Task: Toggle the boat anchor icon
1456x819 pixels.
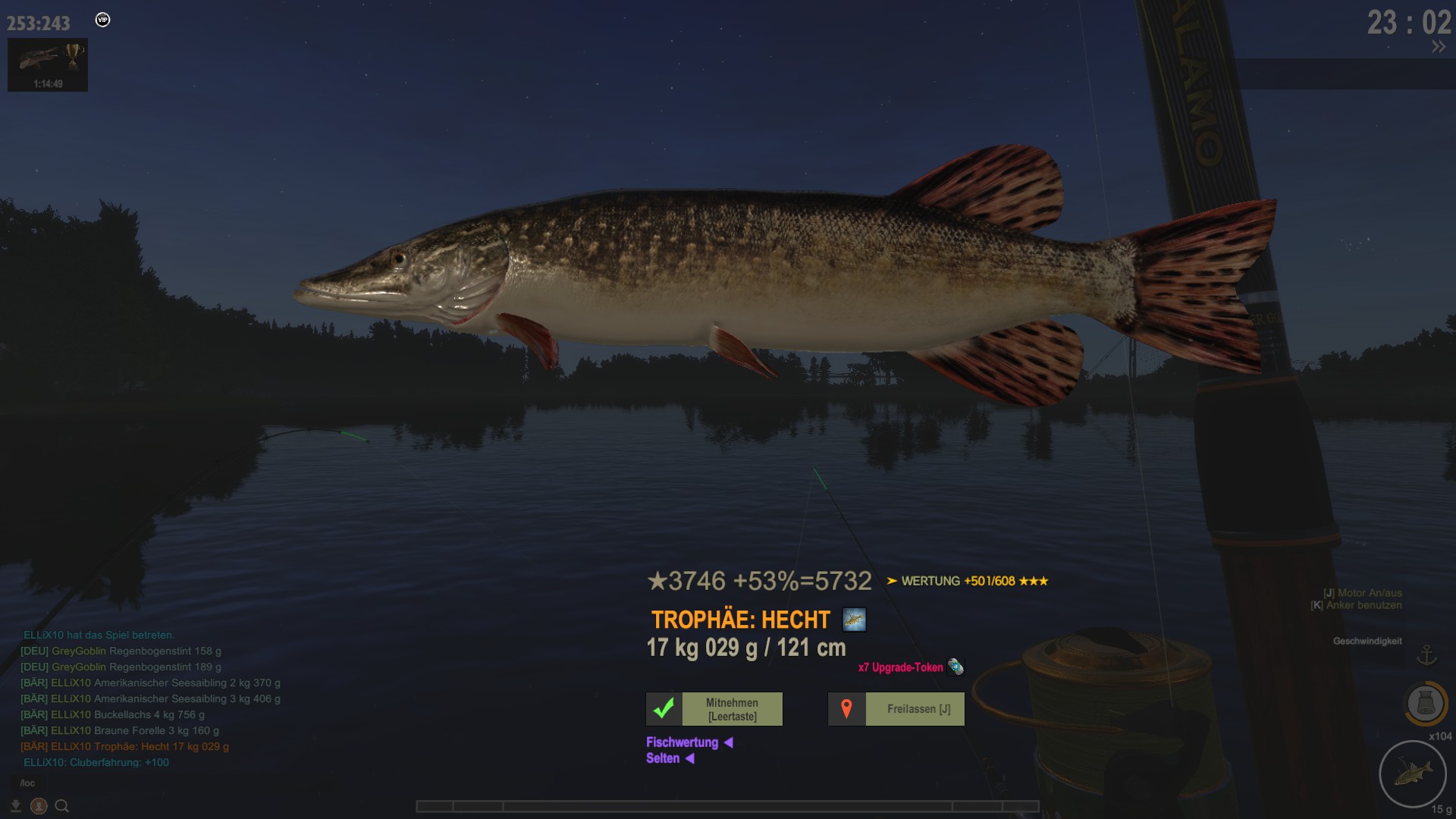Action: pyautogui.click(x=1426, y=654)
